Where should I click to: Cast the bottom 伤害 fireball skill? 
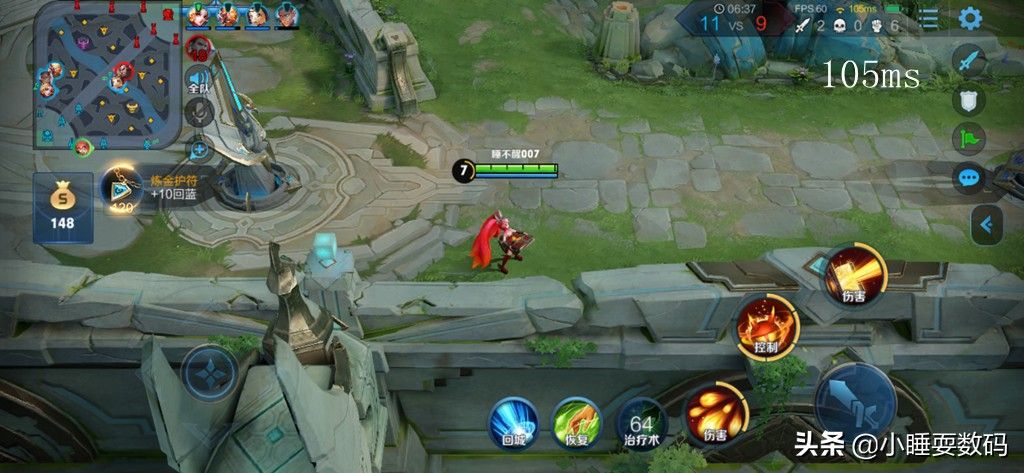(x=714, y=411)
